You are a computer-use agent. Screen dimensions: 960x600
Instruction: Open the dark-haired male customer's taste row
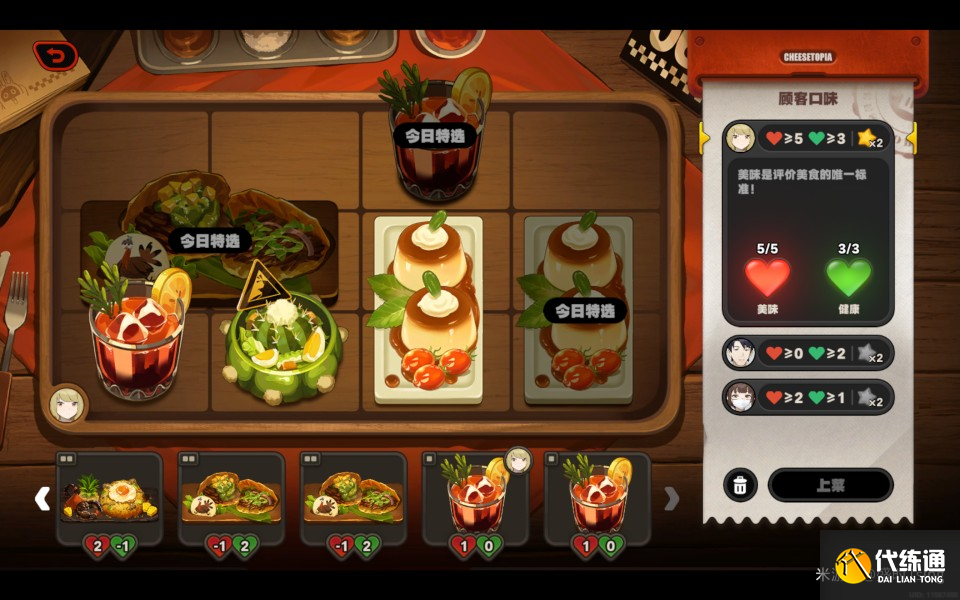tap(807, 353)
